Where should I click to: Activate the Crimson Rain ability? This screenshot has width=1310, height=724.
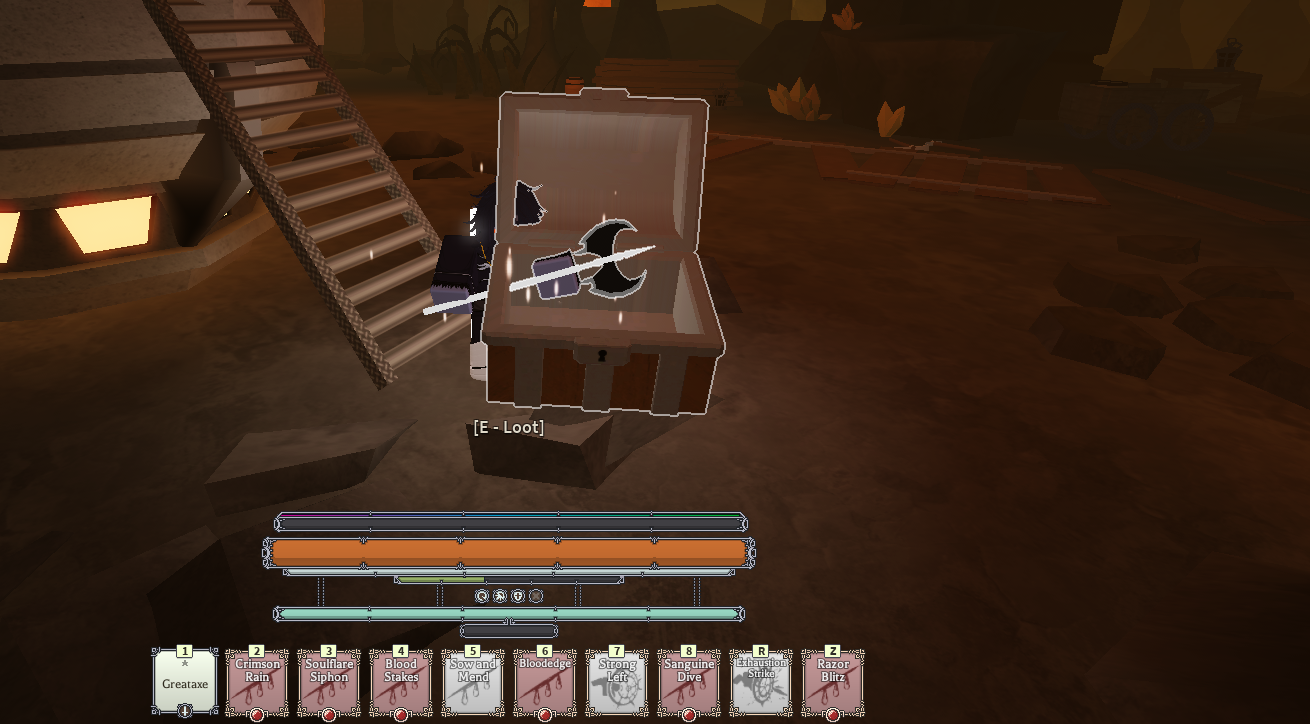pos(257,682)
